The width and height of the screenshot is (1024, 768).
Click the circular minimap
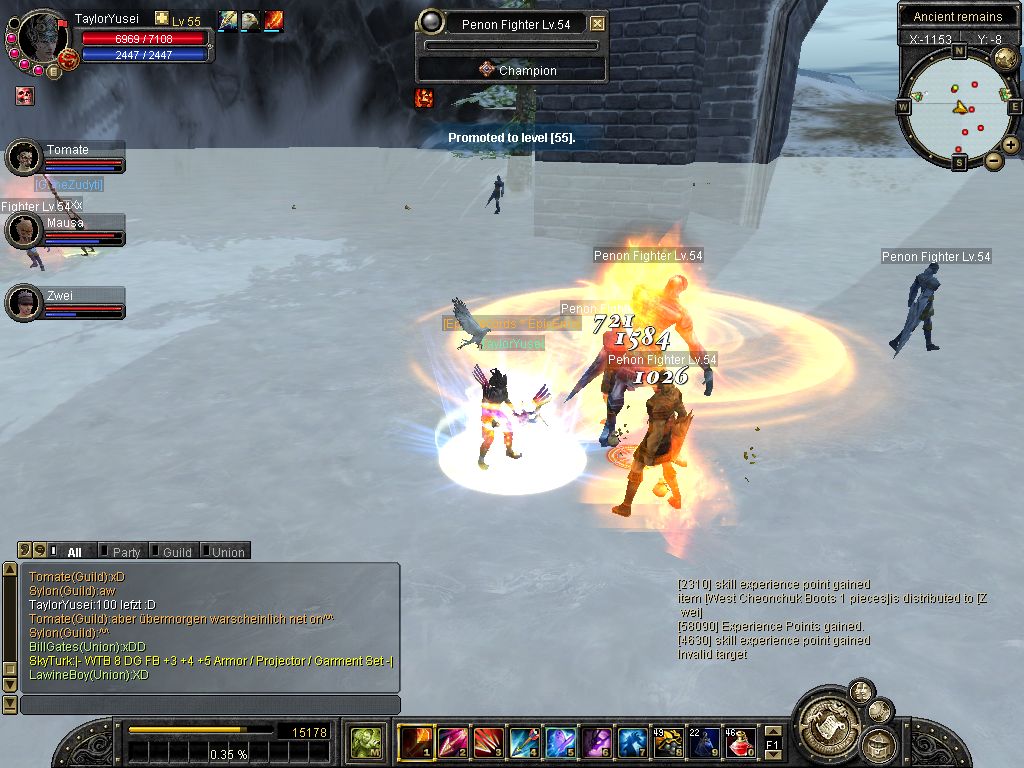959,107
